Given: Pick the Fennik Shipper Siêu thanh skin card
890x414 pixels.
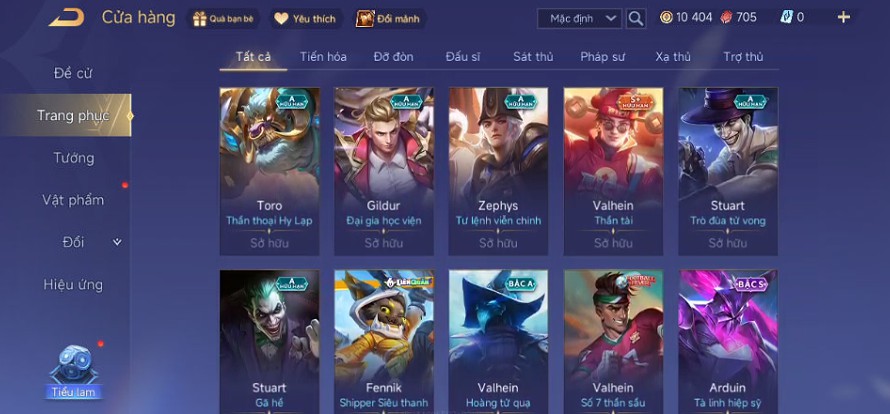Looking at the screenshot, I should [x=384, y=340].
